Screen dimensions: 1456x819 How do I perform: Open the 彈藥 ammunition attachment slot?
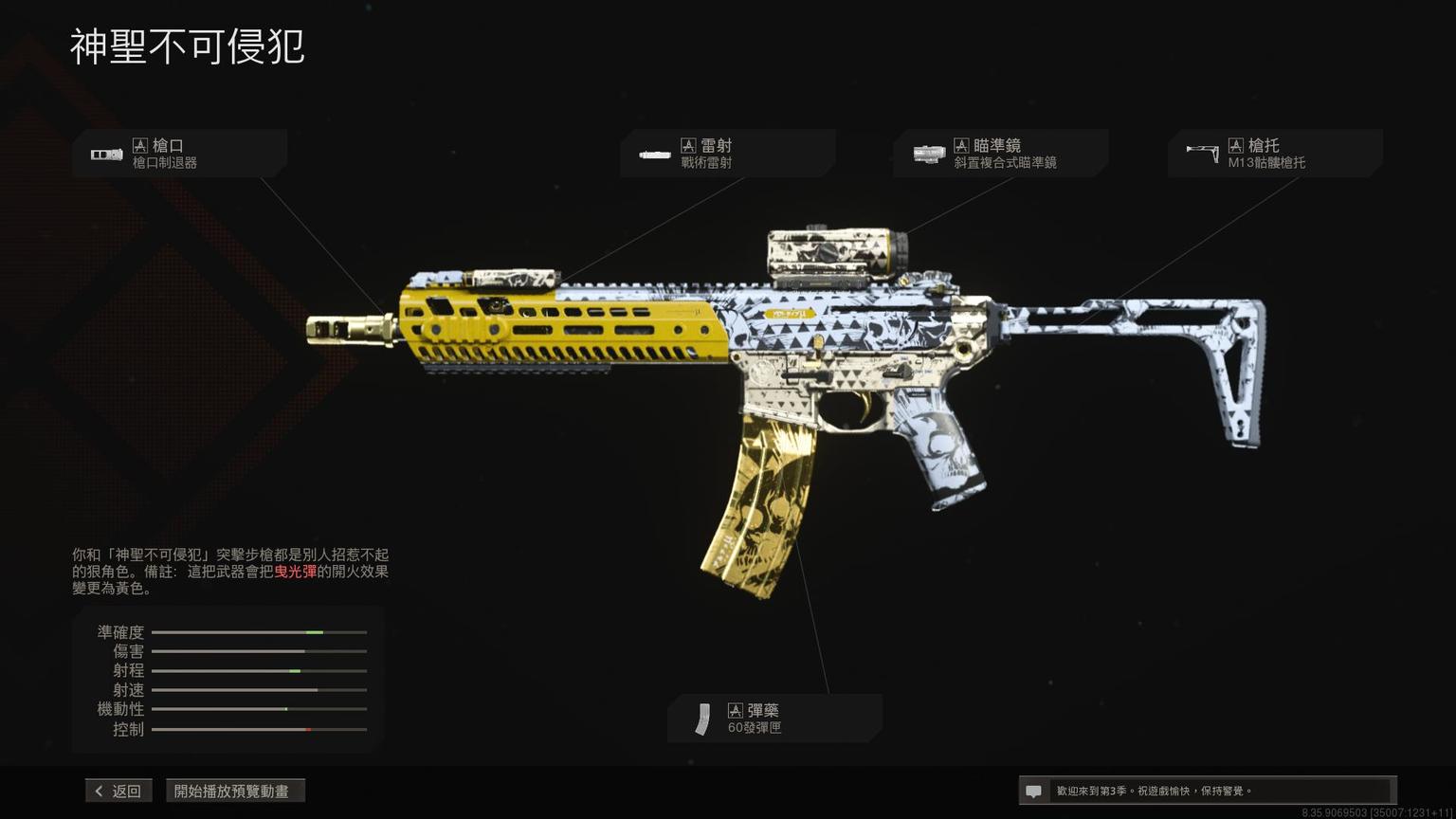click(x=774, y=719)
